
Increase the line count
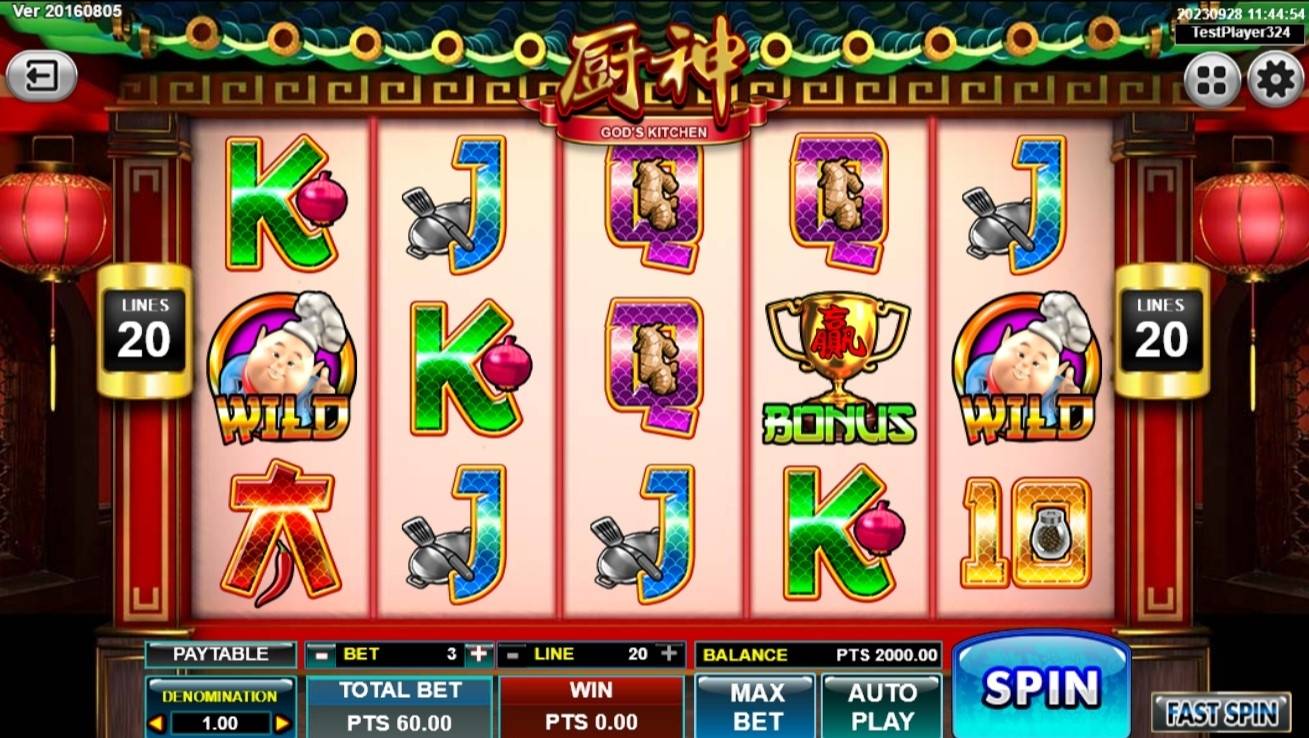click(x=669, y=654)
